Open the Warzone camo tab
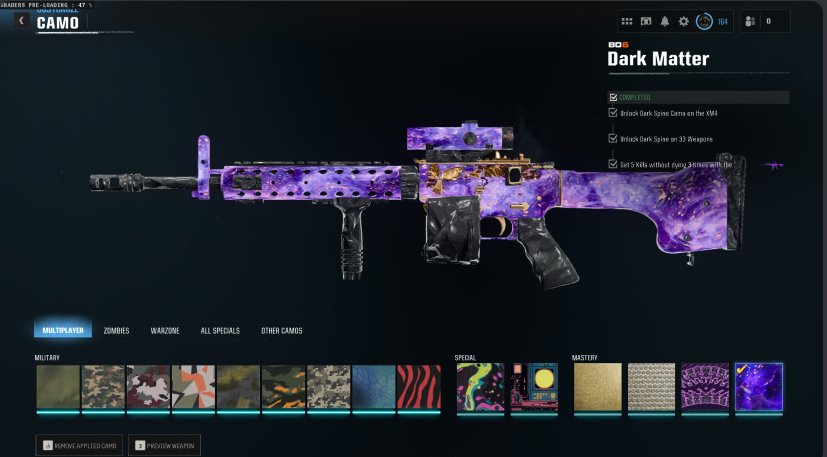827x457 pixels. [165, 330]
